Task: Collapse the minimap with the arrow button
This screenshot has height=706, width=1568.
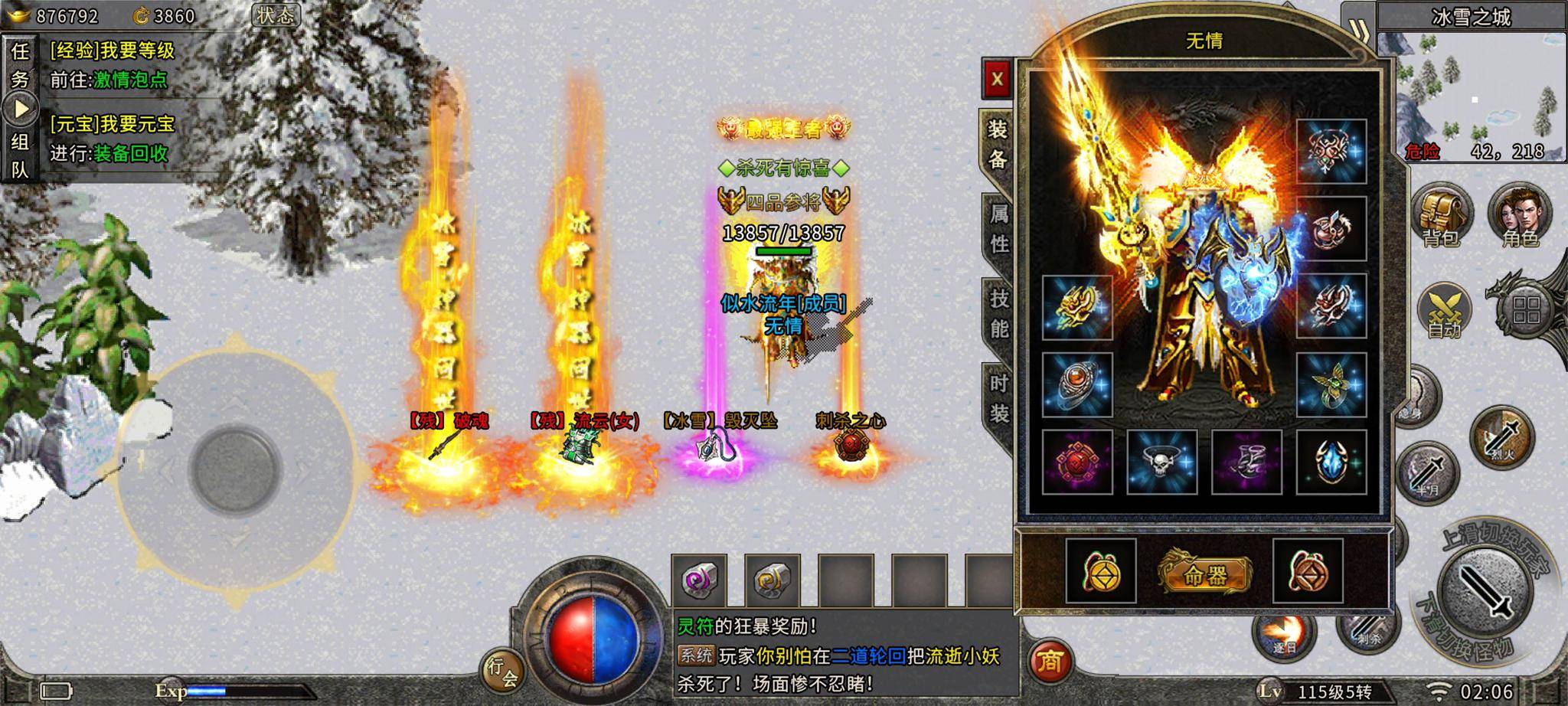Action: (1358, 31)
